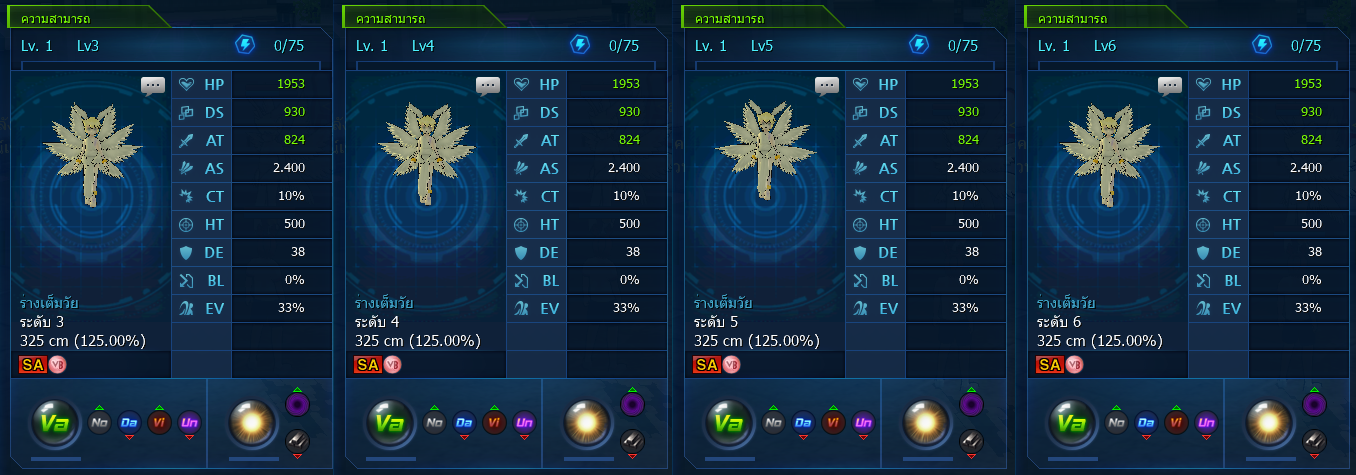
Task: Choose the steel element icon in the Lv5 panel
Action: pyautogui.click(x=972, y=440)
